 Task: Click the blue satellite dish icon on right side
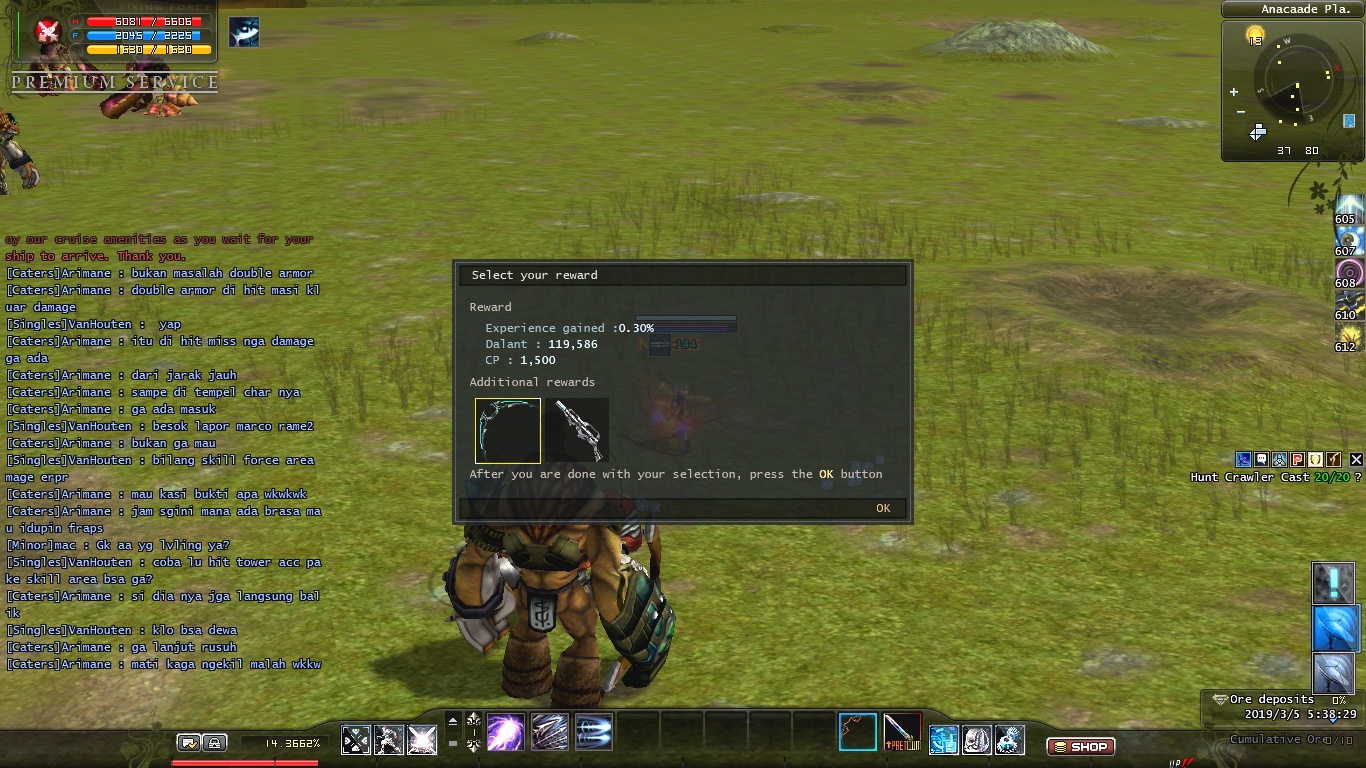point(1333,629)
